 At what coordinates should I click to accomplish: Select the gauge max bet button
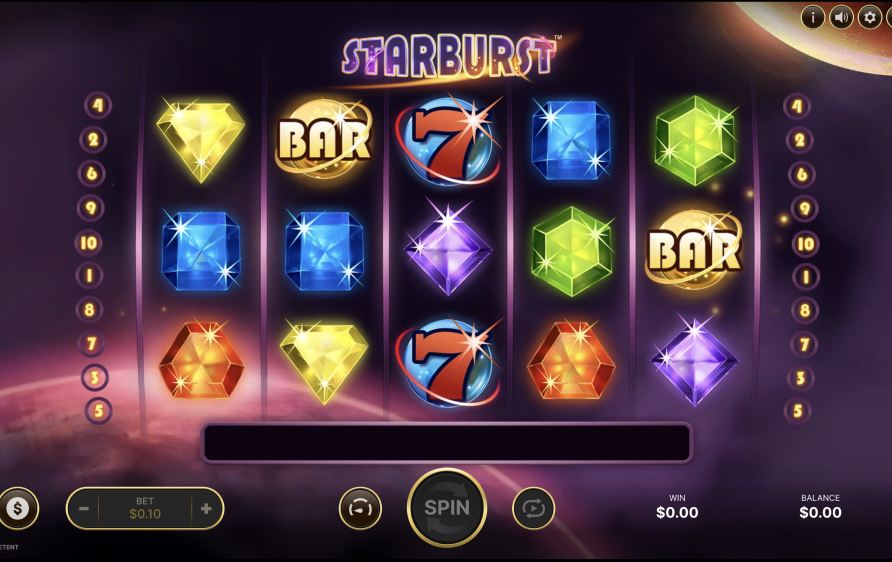(360, 508)
